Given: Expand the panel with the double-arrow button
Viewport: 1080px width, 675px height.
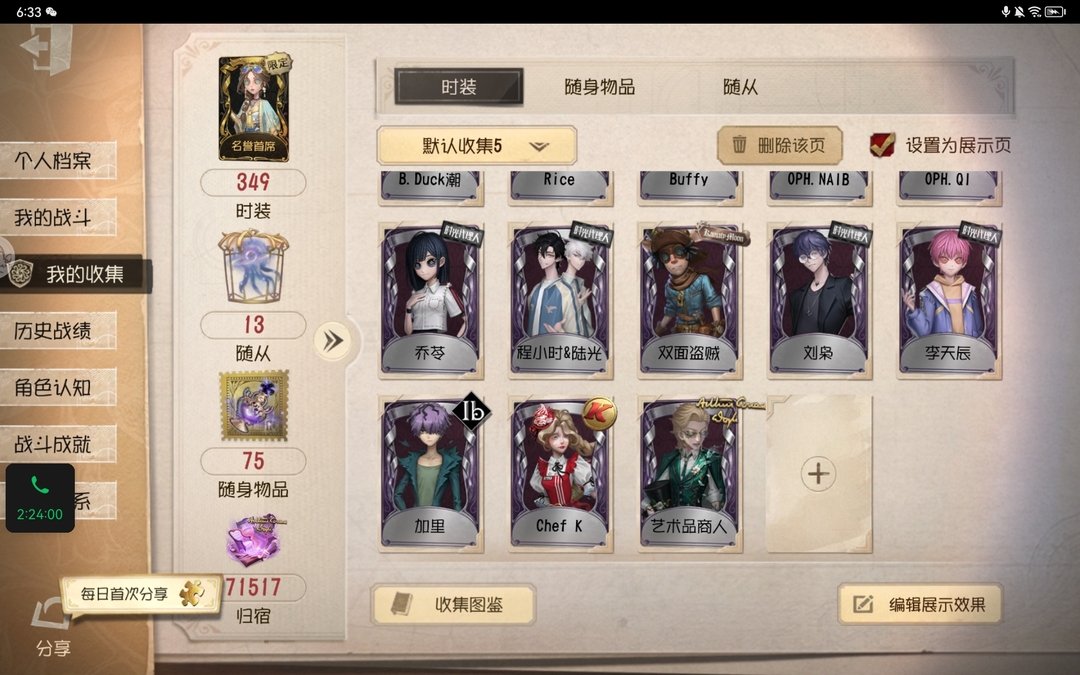Looking at the screenshot, I should tap(333, 341).
